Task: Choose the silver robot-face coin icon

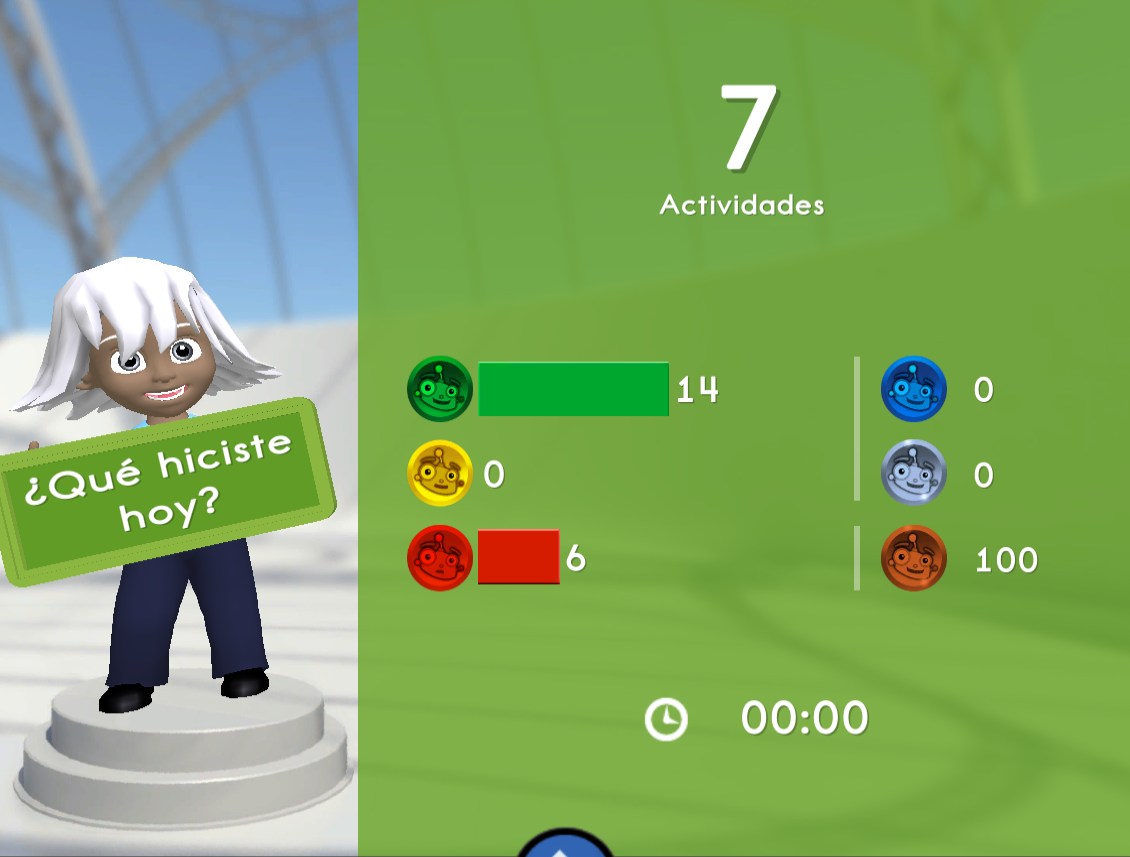Action: pyautogui.click(x=913, y=473)
